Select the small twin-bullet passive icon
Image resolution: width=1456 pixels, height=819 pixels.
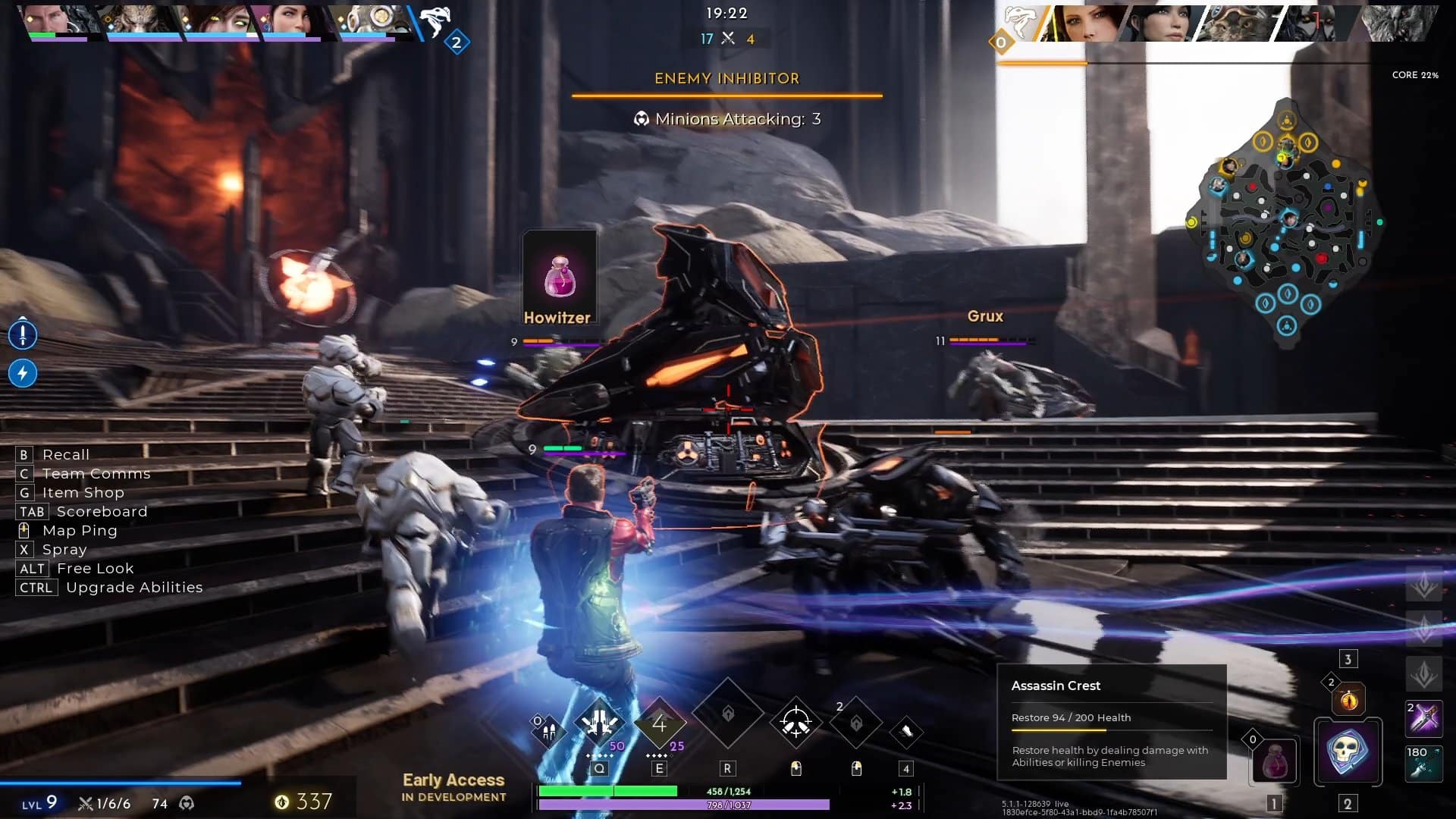[548, 730]
